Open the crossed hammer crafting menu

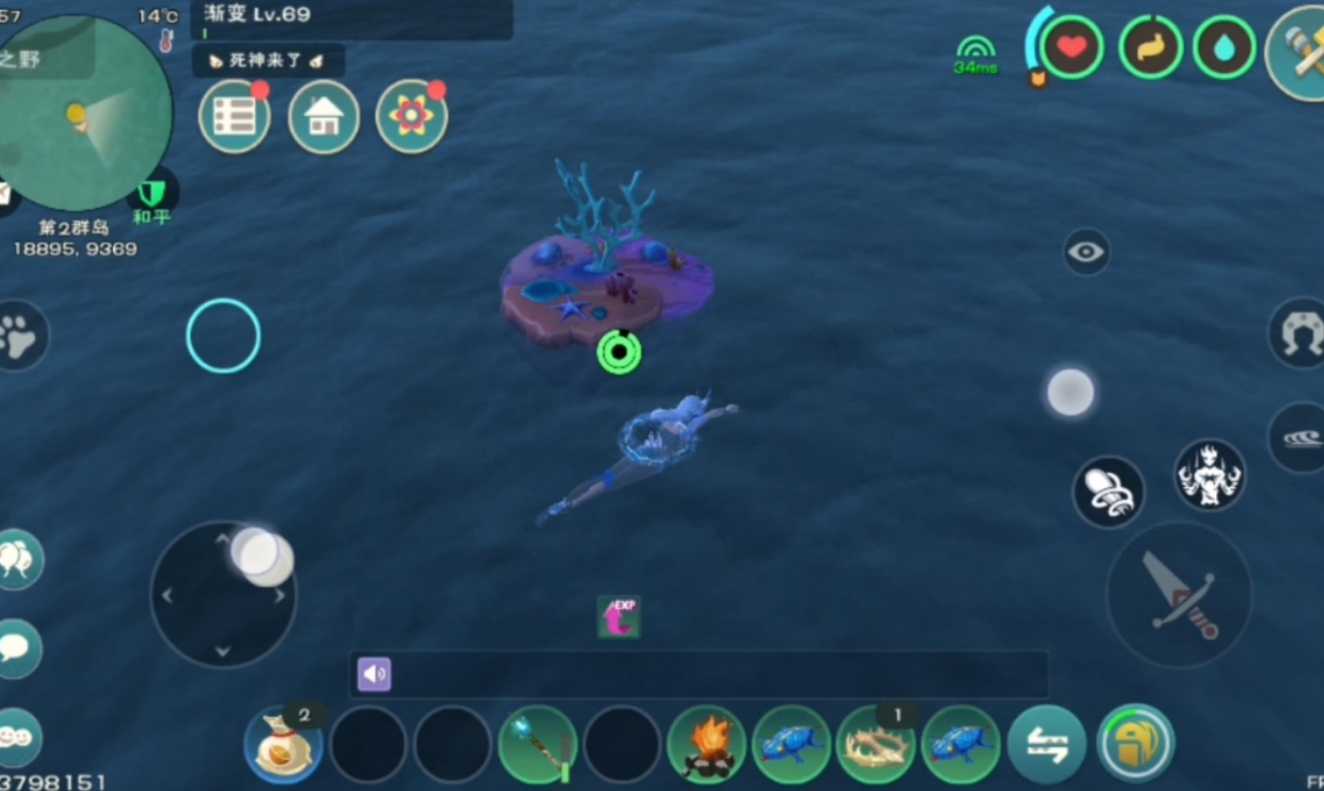1300,52
